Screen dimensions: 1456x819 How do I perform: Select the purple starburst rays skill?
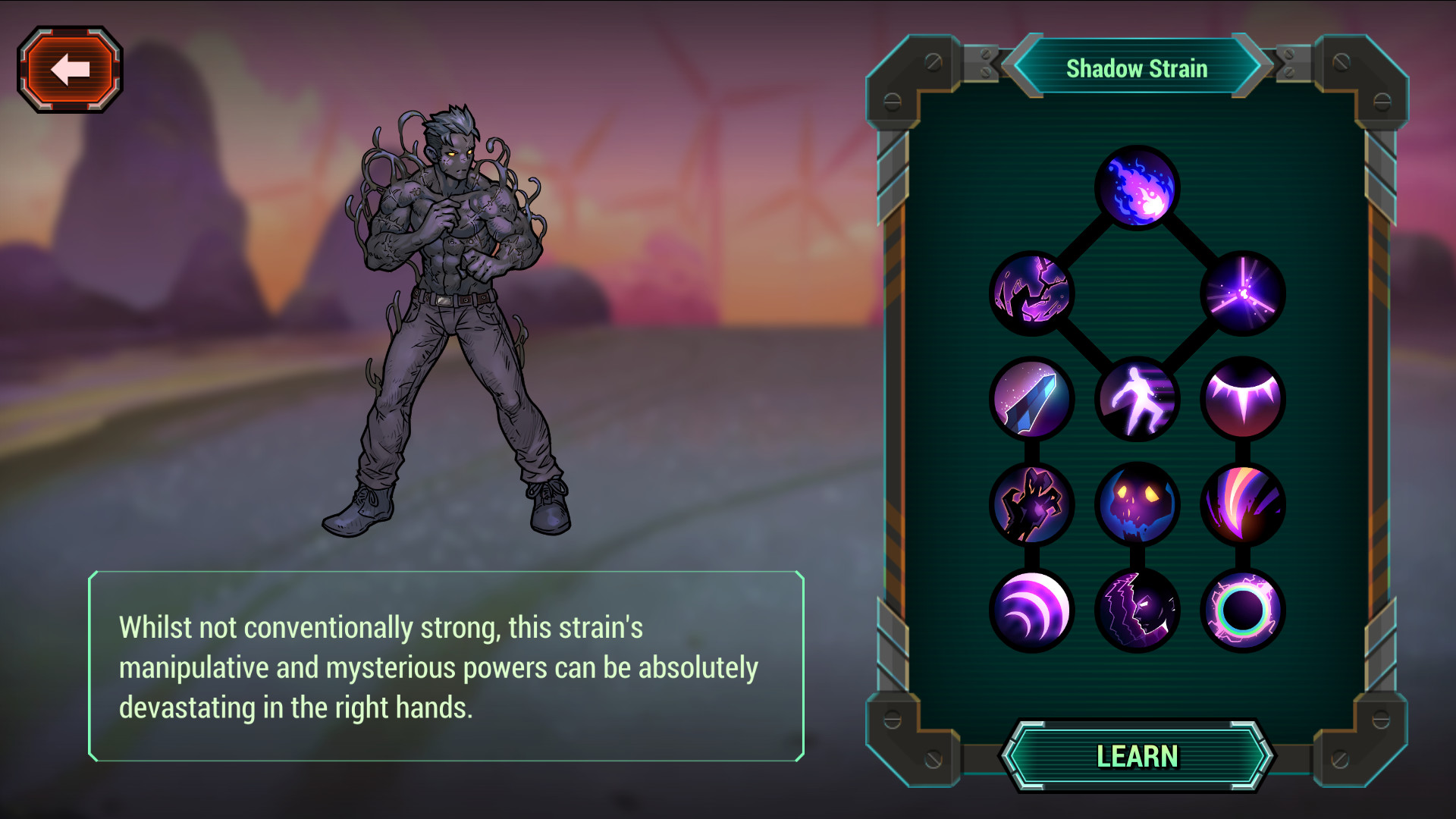[x=1242, y=293]
